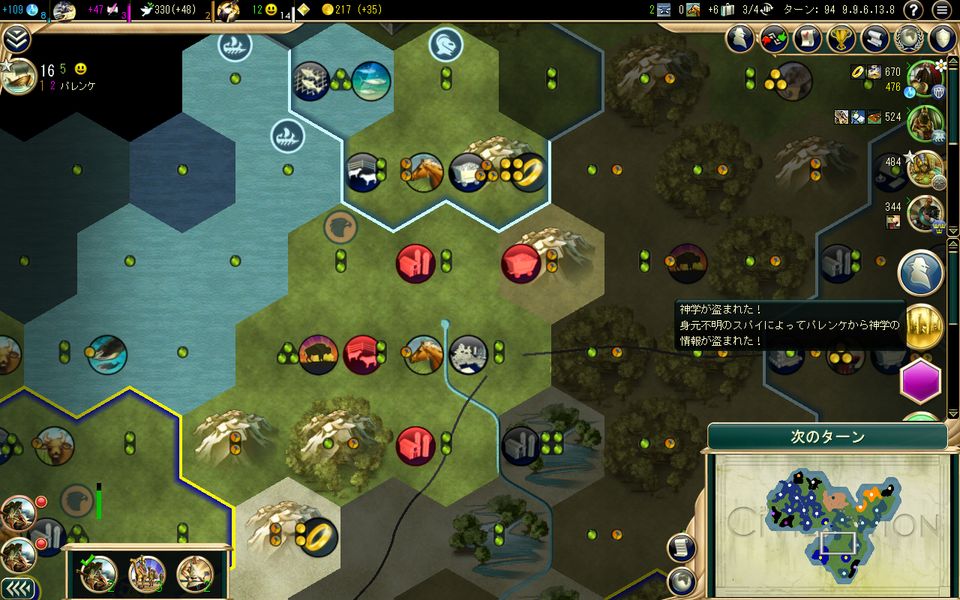Open the world globe with laurel wreath

pos(907,38)
